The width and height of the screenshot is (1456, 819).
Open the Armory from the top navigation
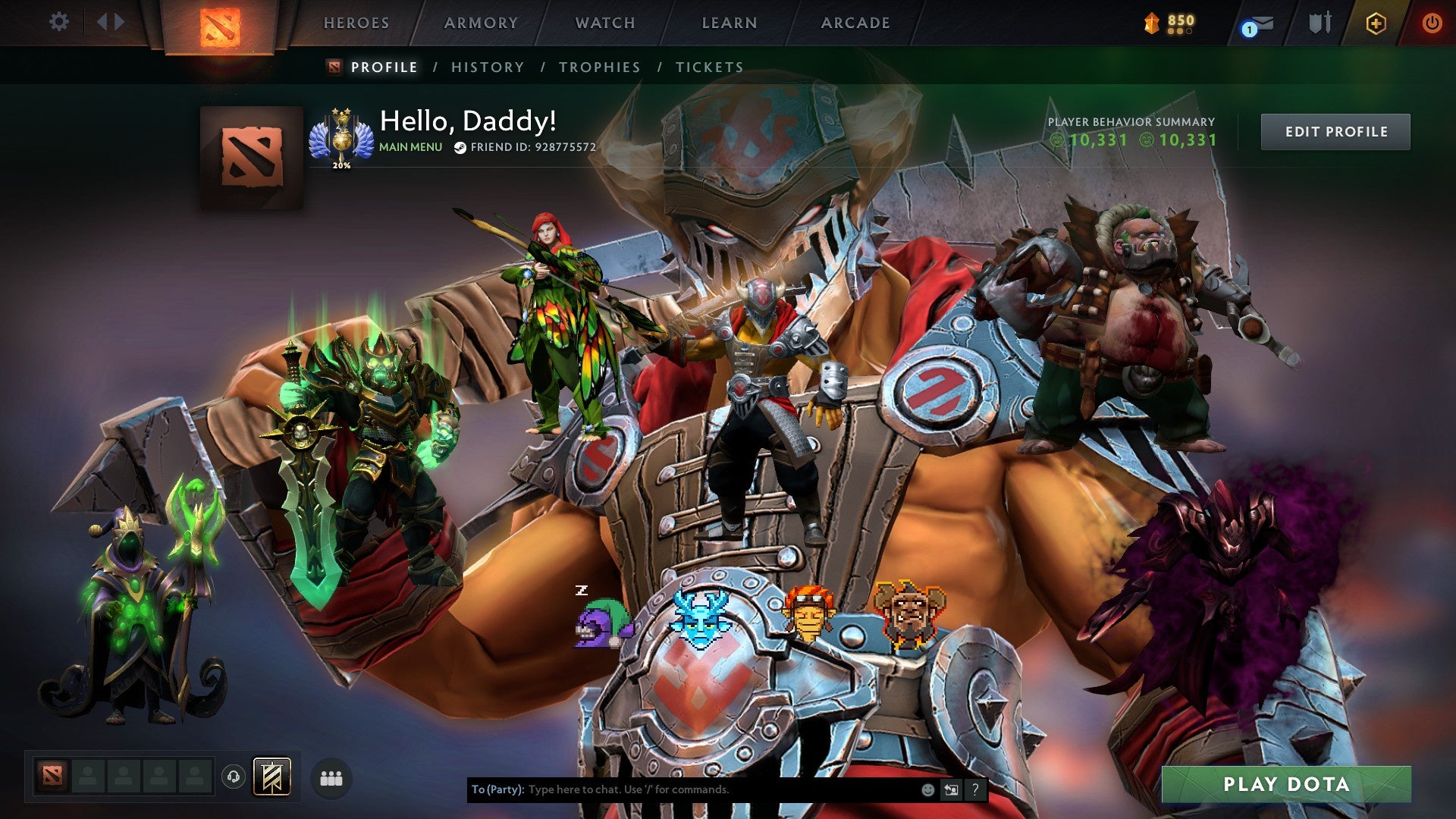click(479, 23)
